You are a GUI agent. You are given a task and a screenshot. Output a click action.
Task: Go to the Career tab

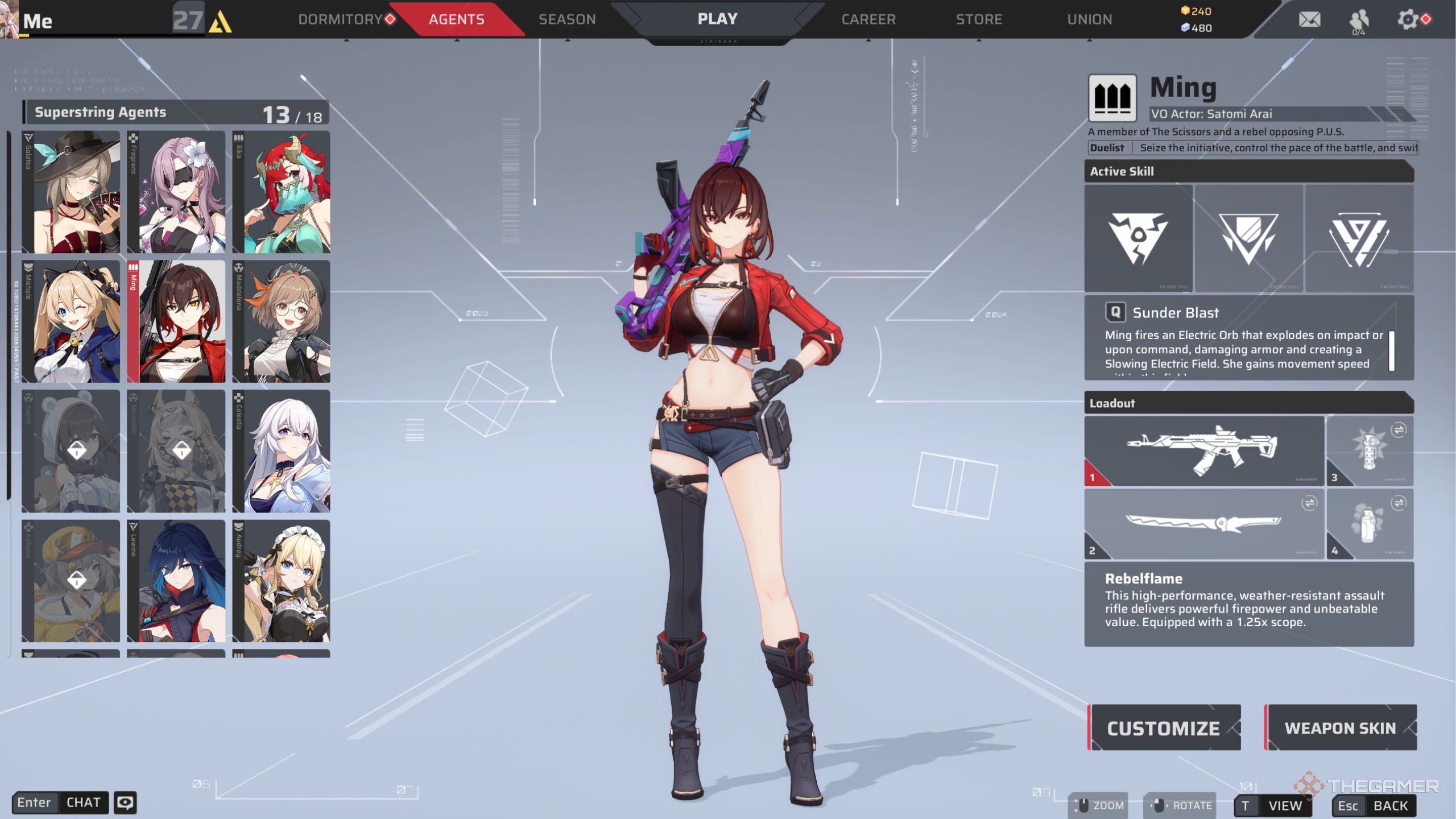pos(868,19)
